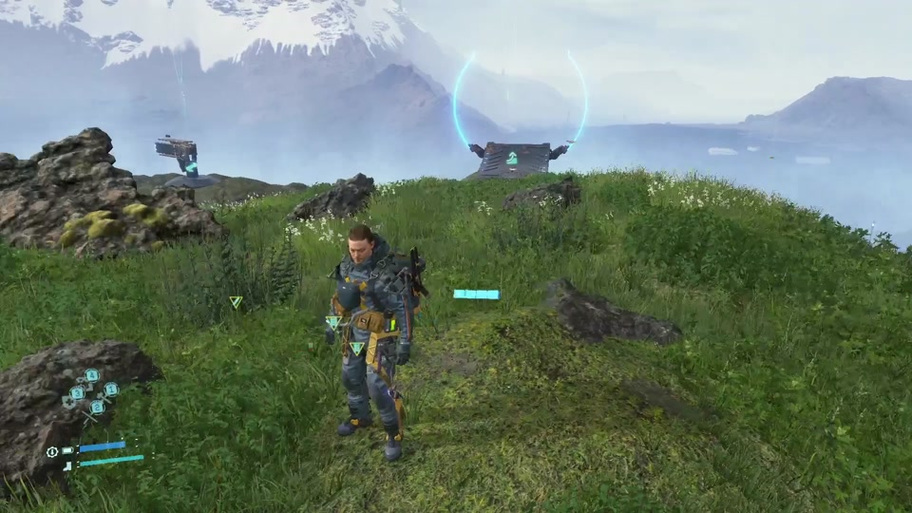This screenshot has height=513, width=912.
Task: Click the round gauge status icon
Action: click(52, 451)
